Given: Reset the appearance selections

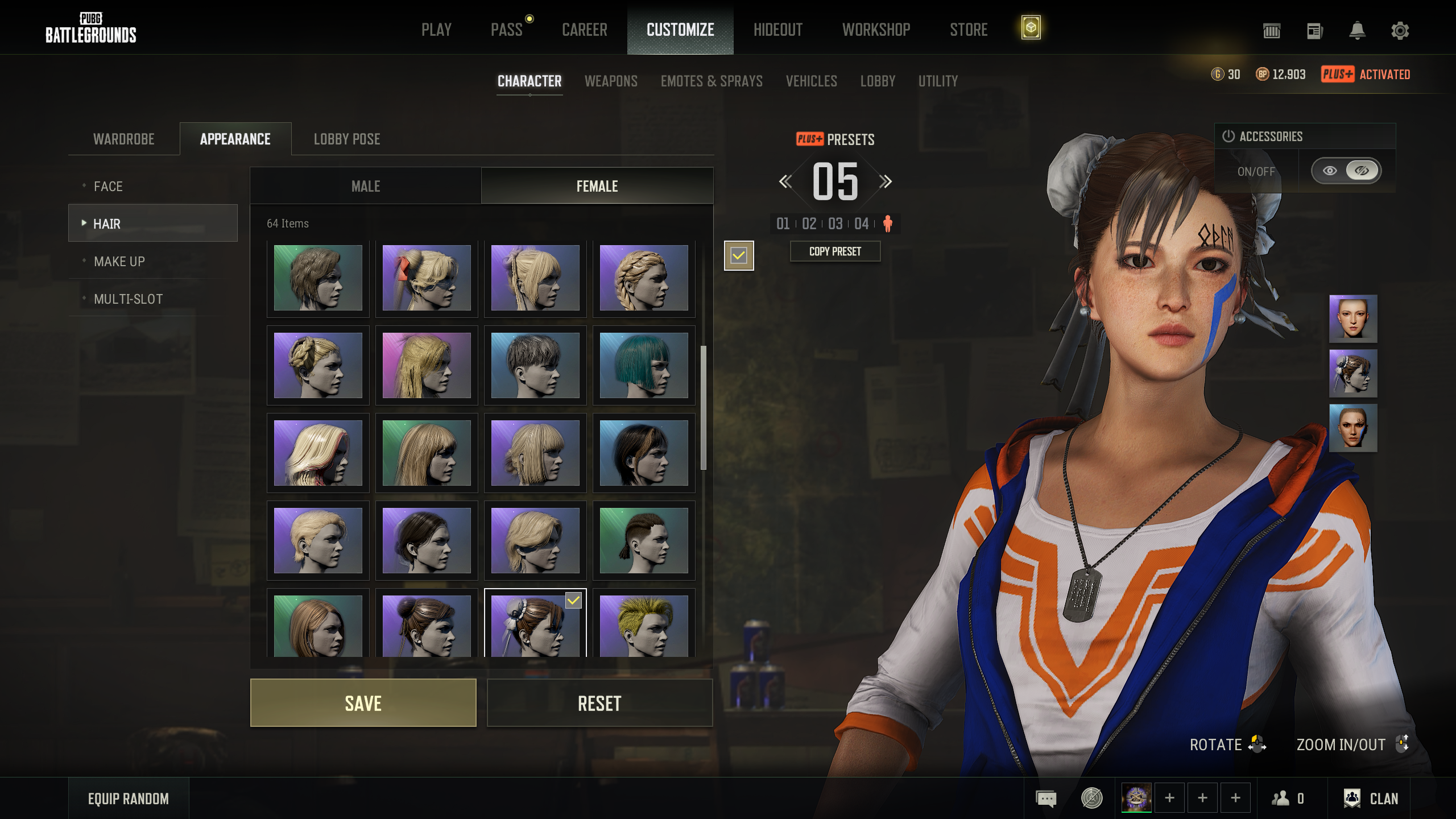Looking at the screenshot, I should pos(599,703).
